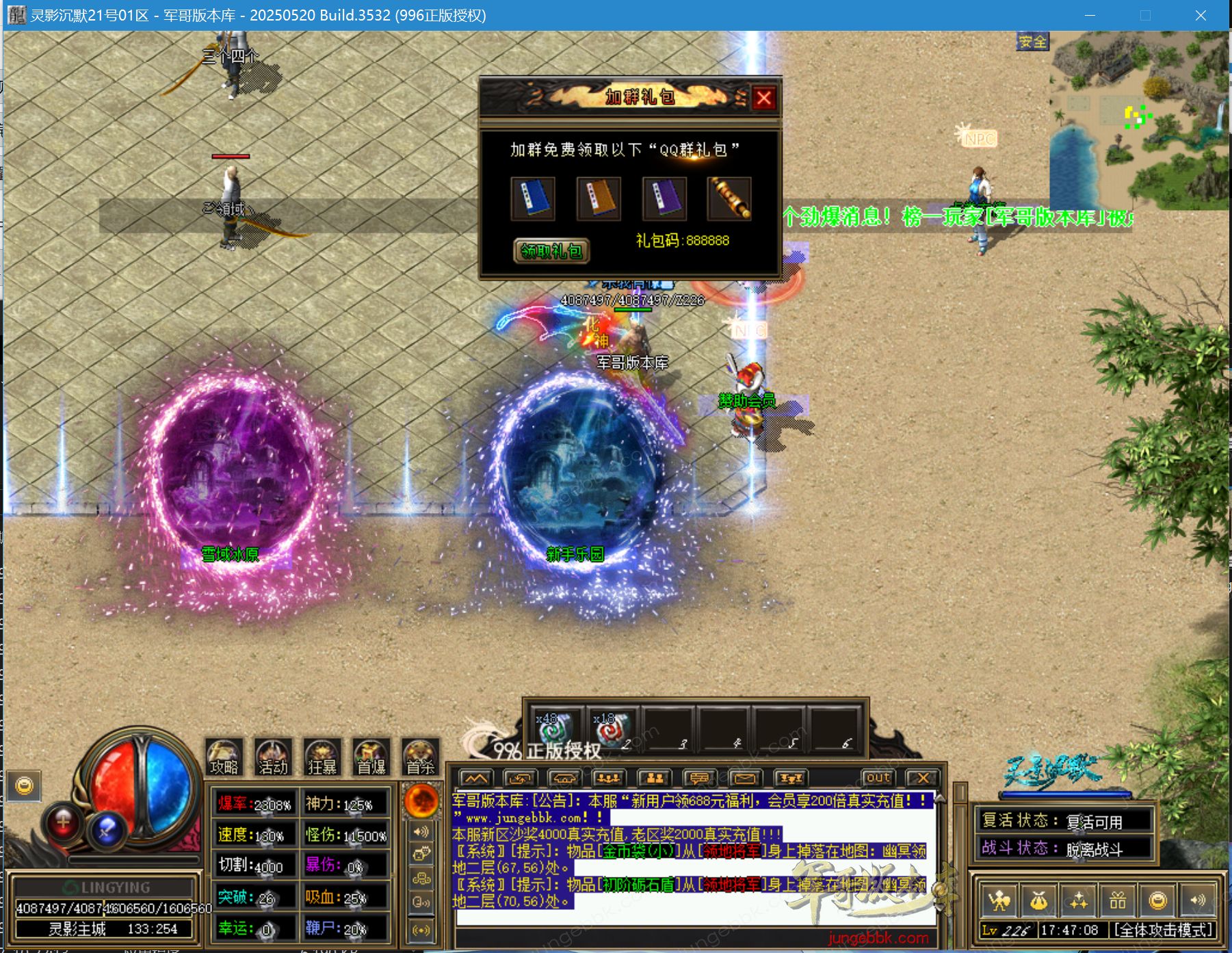The width and height of the screenshot is (1232, 953).
Task: Switch to the 攻略 tab
Action: [x=222, y=759]
